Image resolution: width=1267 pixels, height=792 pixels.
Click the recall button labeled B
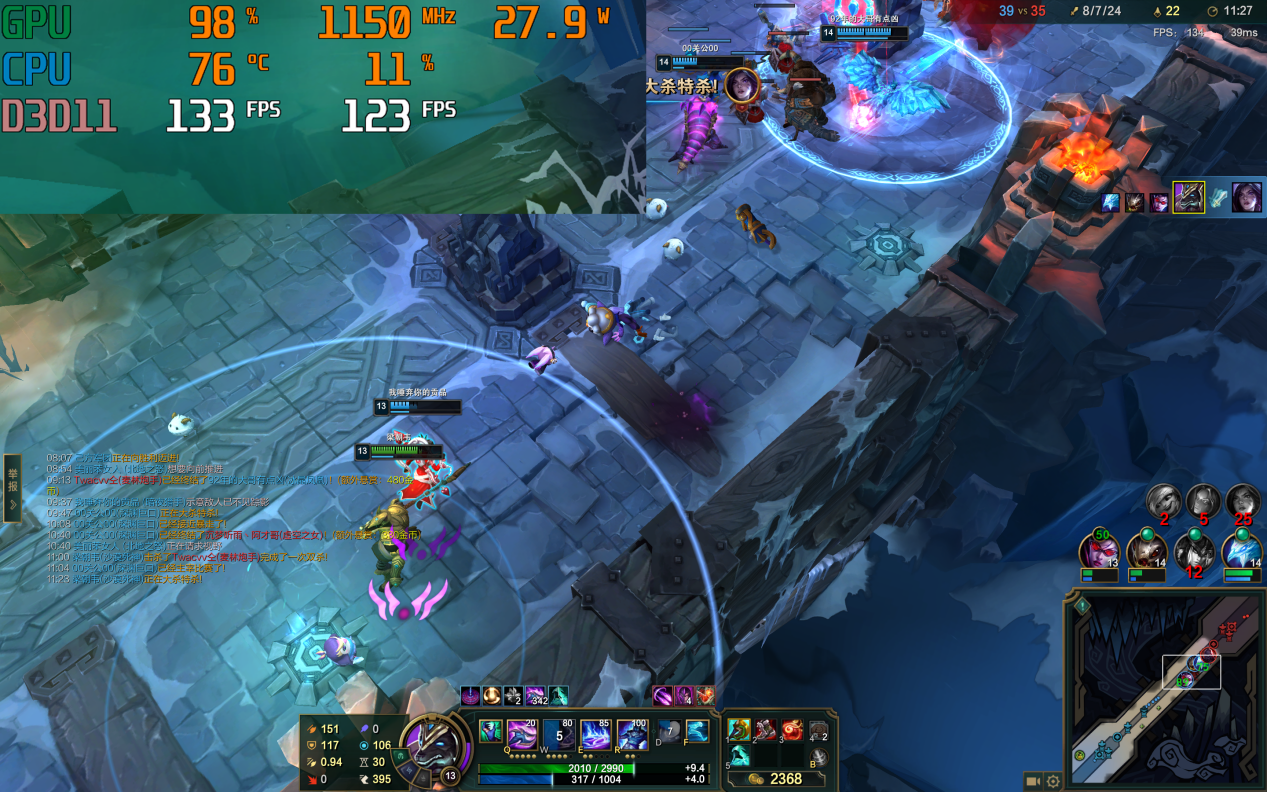[x=818, y=757]
